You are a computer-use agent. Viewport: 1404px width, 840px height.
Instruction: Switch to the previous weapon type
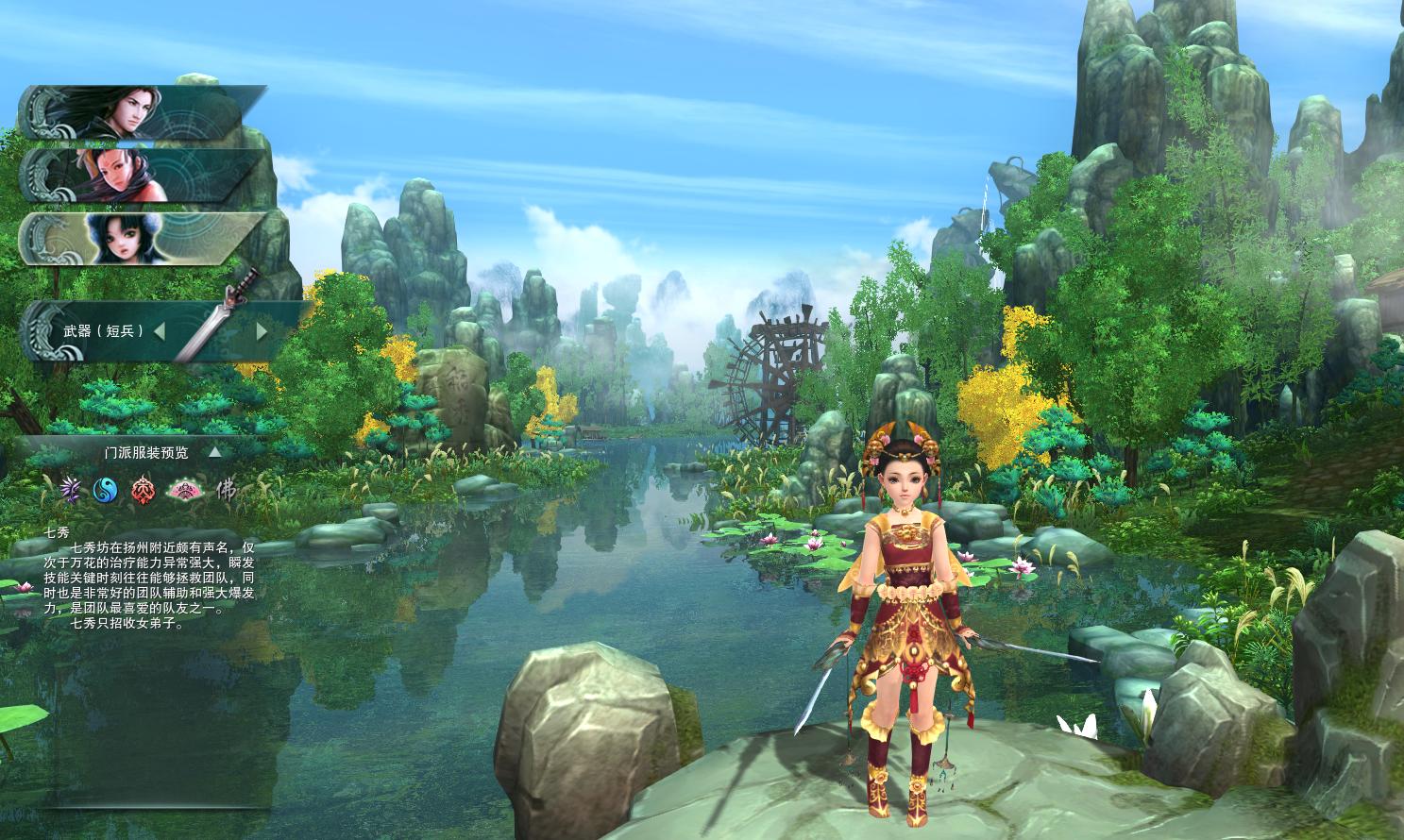tap(160, 331)
